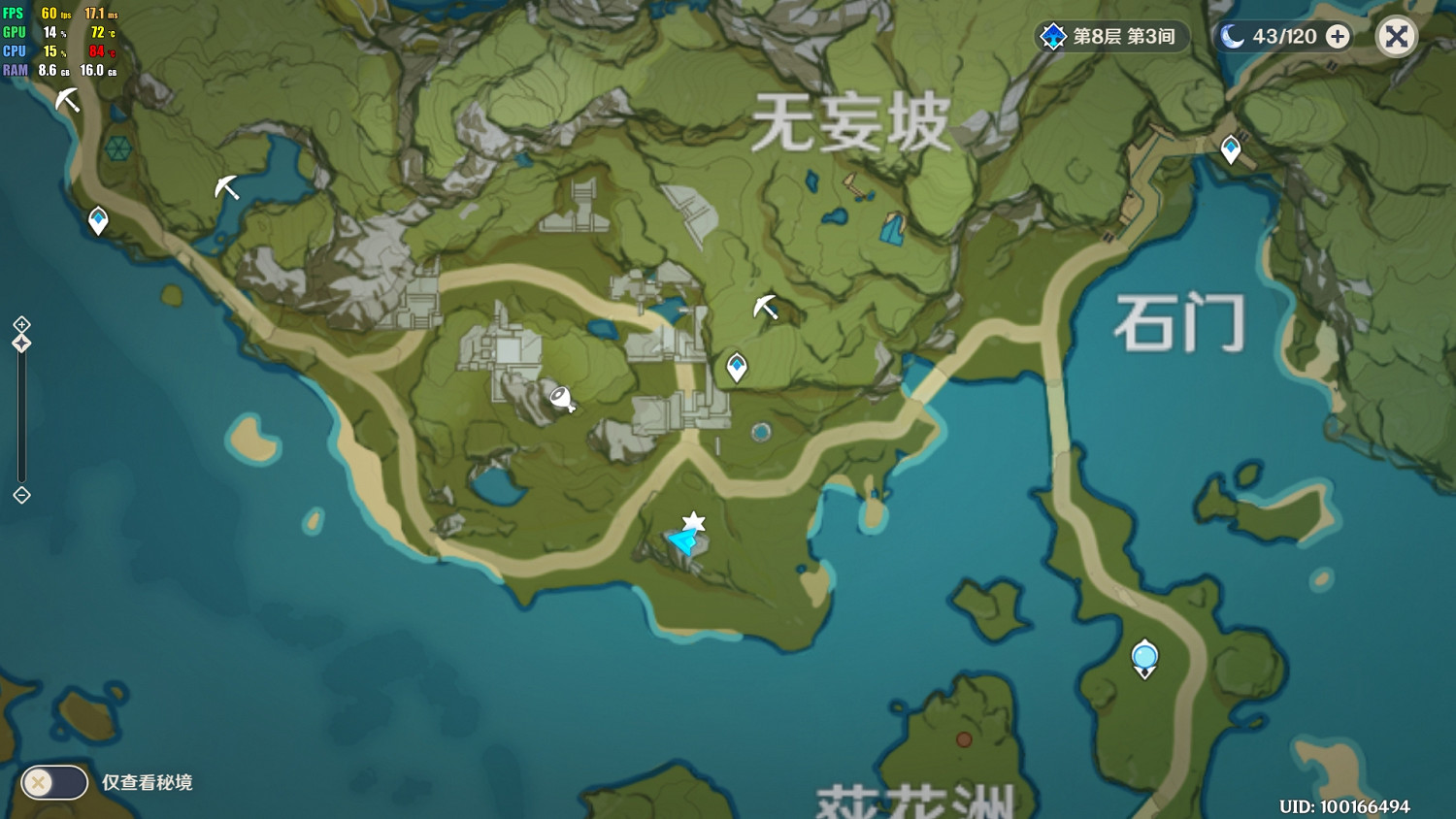
Task: Click the green hexagon domain icon near the lake
Action: coord(118,148)
